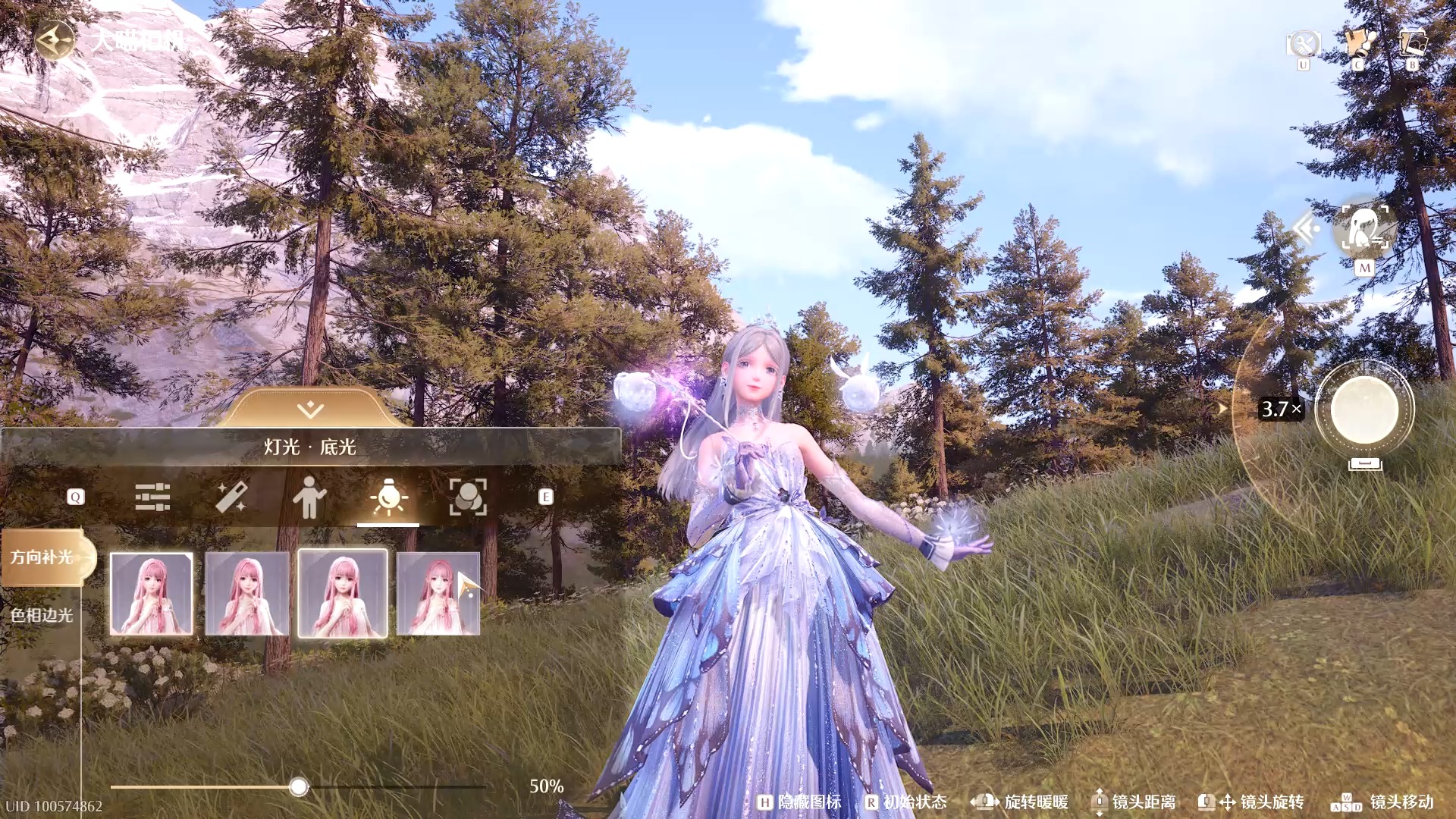The width and height of the screenshot is (1456, 819).
Task: Open the camera parameter sliders tab
Action: pyautogui.click(x=152, y=497)
